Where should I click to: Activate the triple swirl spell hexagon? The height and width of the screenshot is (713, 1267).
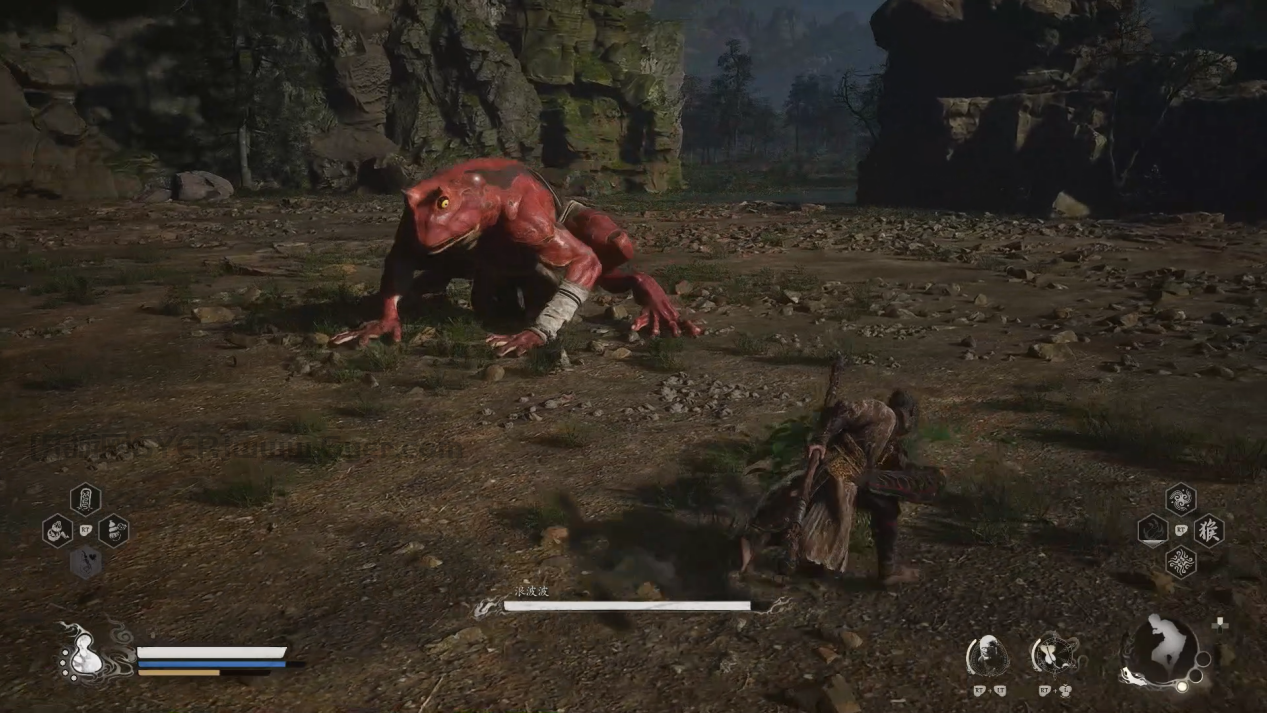coord(1181,499)
